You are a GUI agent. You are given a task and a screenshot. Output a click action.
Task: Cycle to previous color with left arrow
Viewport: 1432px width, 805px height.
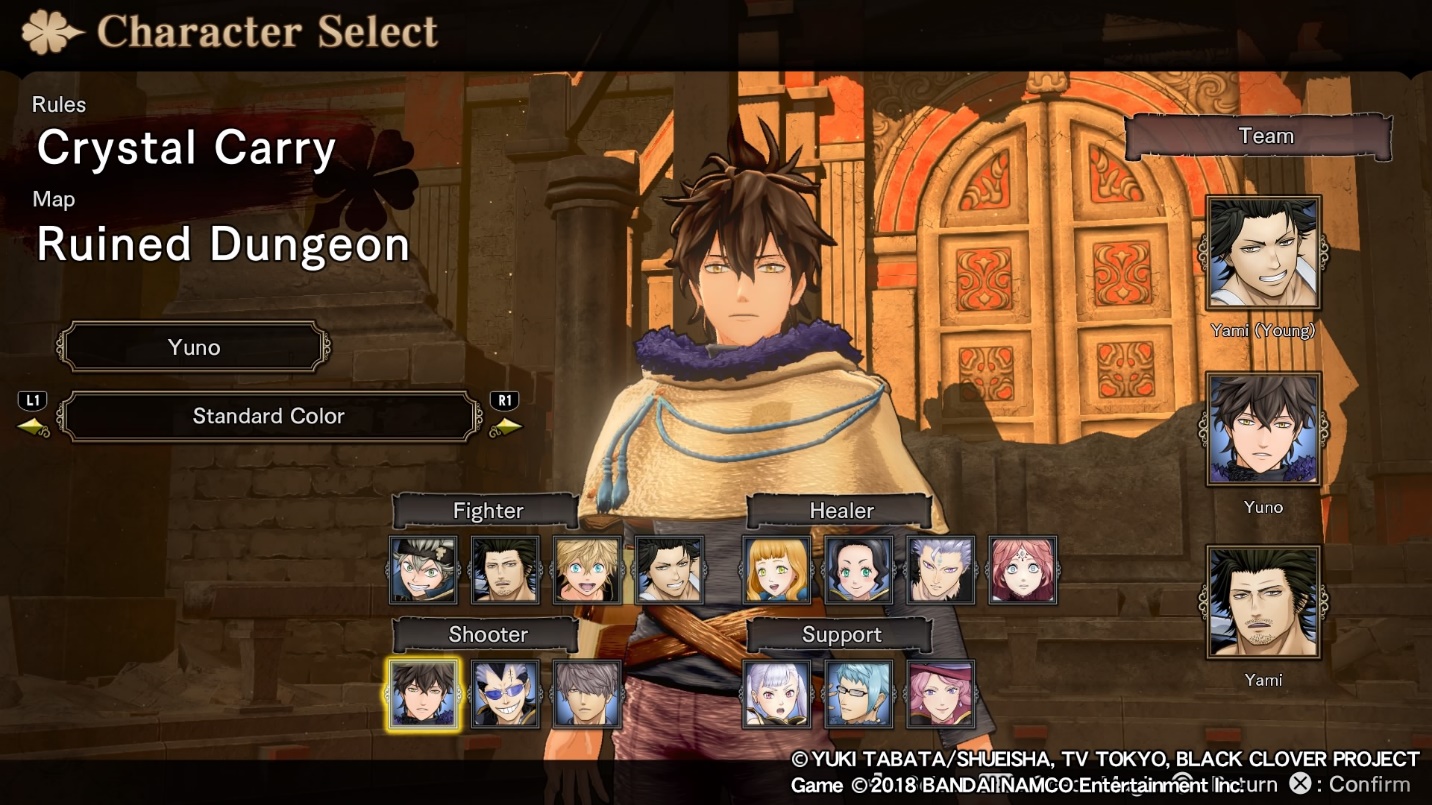33,427
